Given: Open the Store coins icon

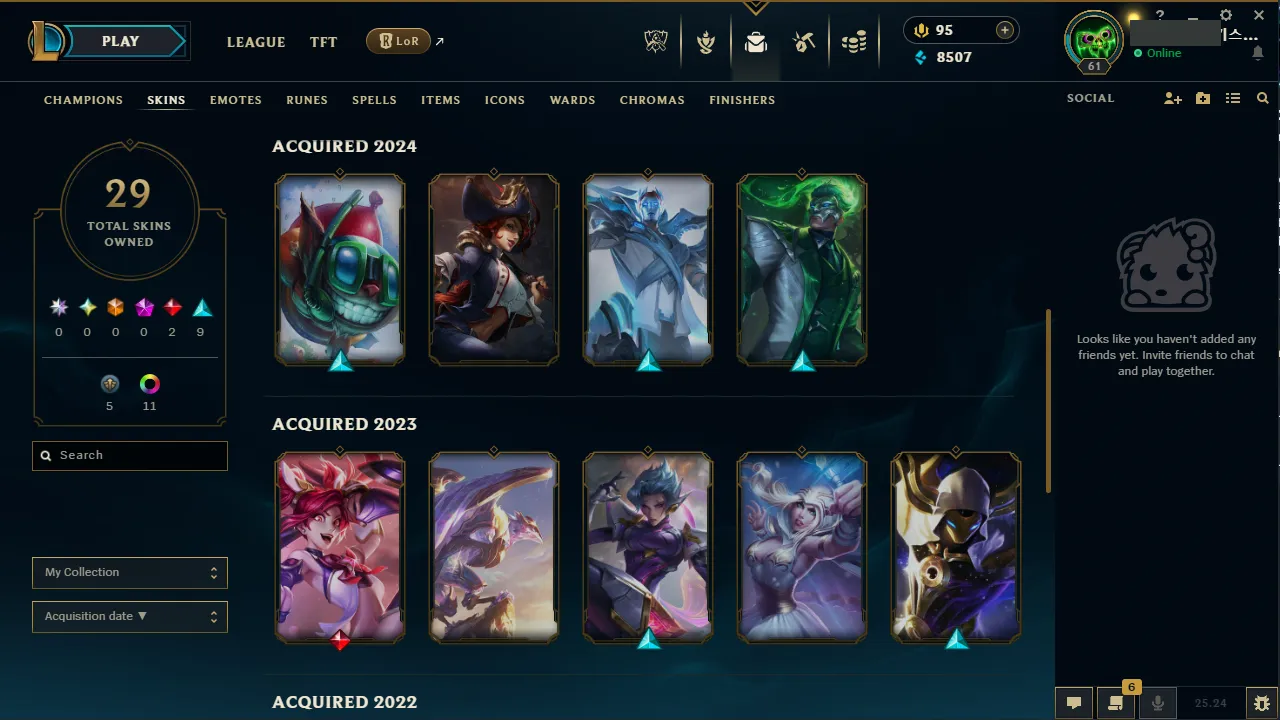Looking at the screenshot, I should point(853,41).
